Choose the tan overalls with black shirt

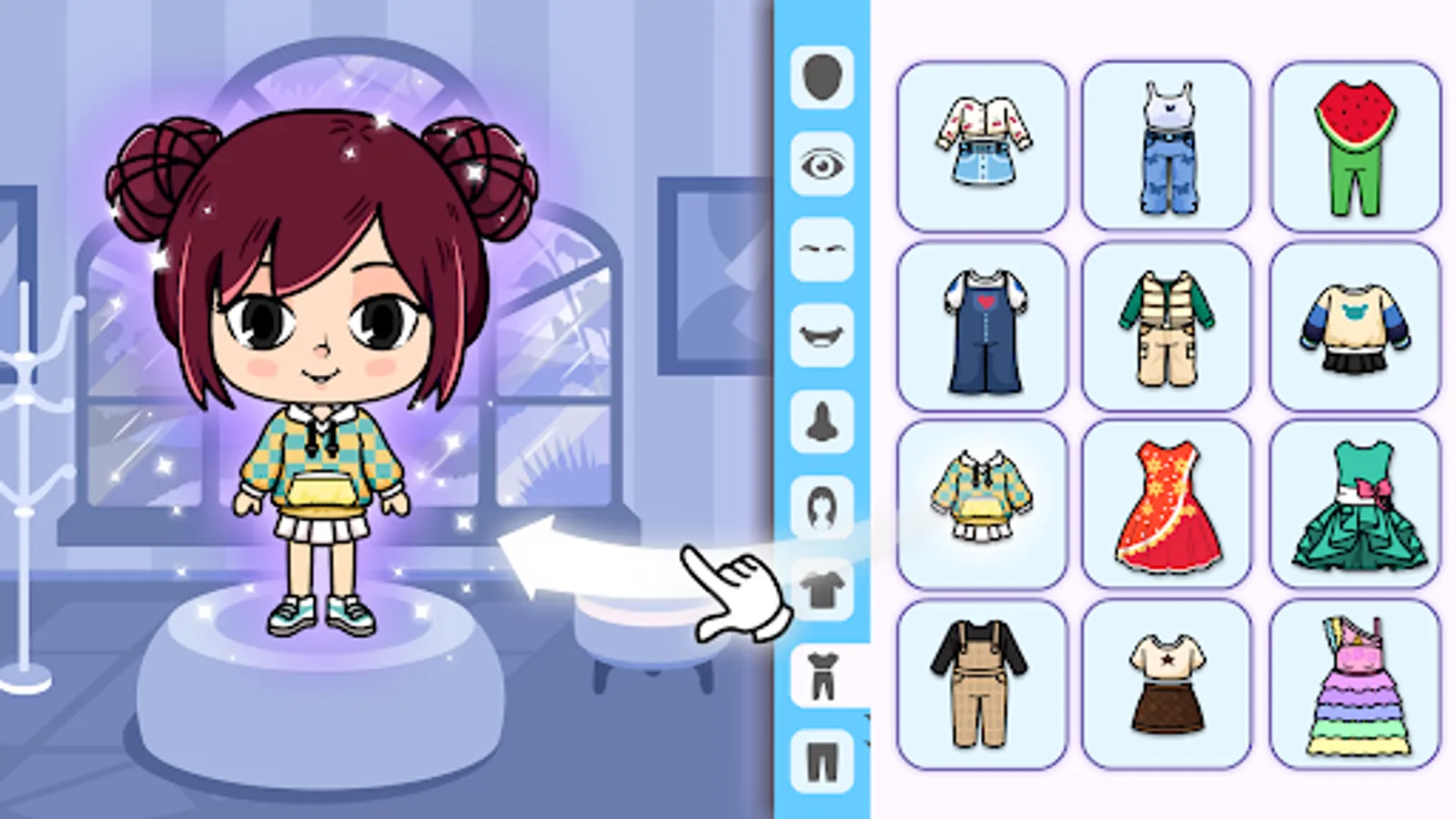982,682
